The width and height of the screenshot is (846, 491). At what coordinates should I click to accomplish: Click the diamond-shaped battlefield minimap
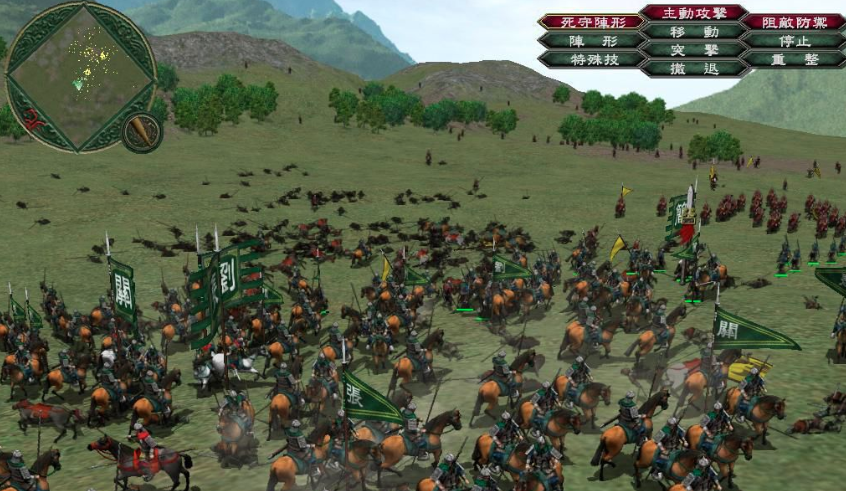coord(78,75)
